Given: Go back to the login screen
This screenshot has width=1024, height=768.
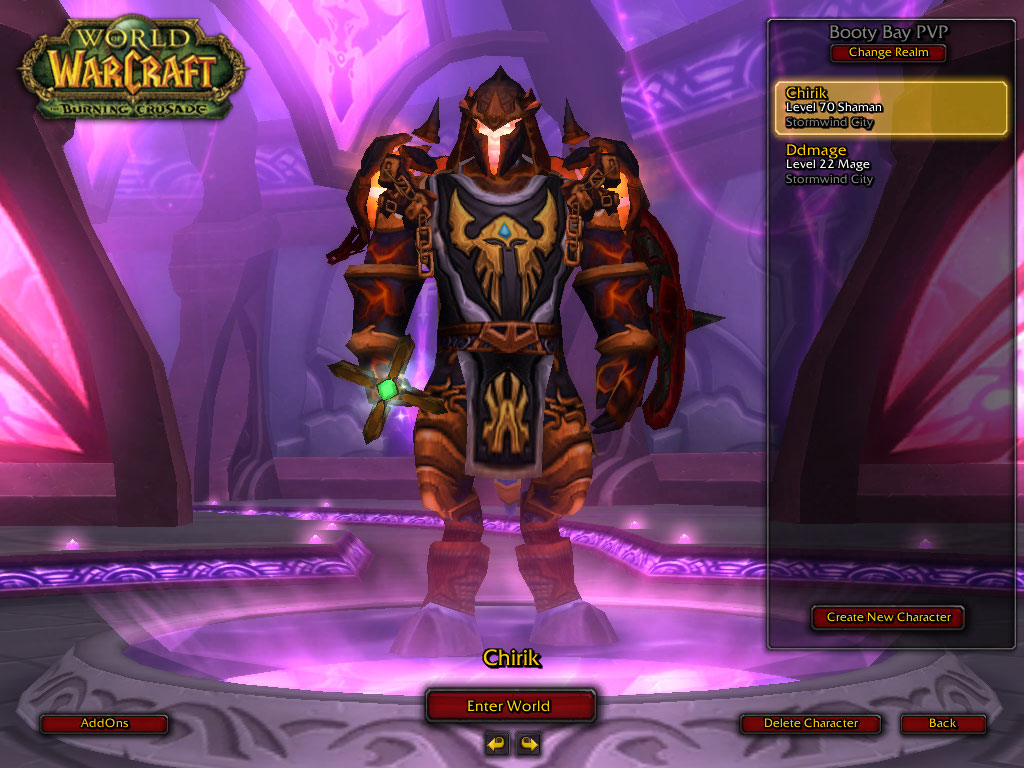Looking at the screenshot, I should 942,723.
